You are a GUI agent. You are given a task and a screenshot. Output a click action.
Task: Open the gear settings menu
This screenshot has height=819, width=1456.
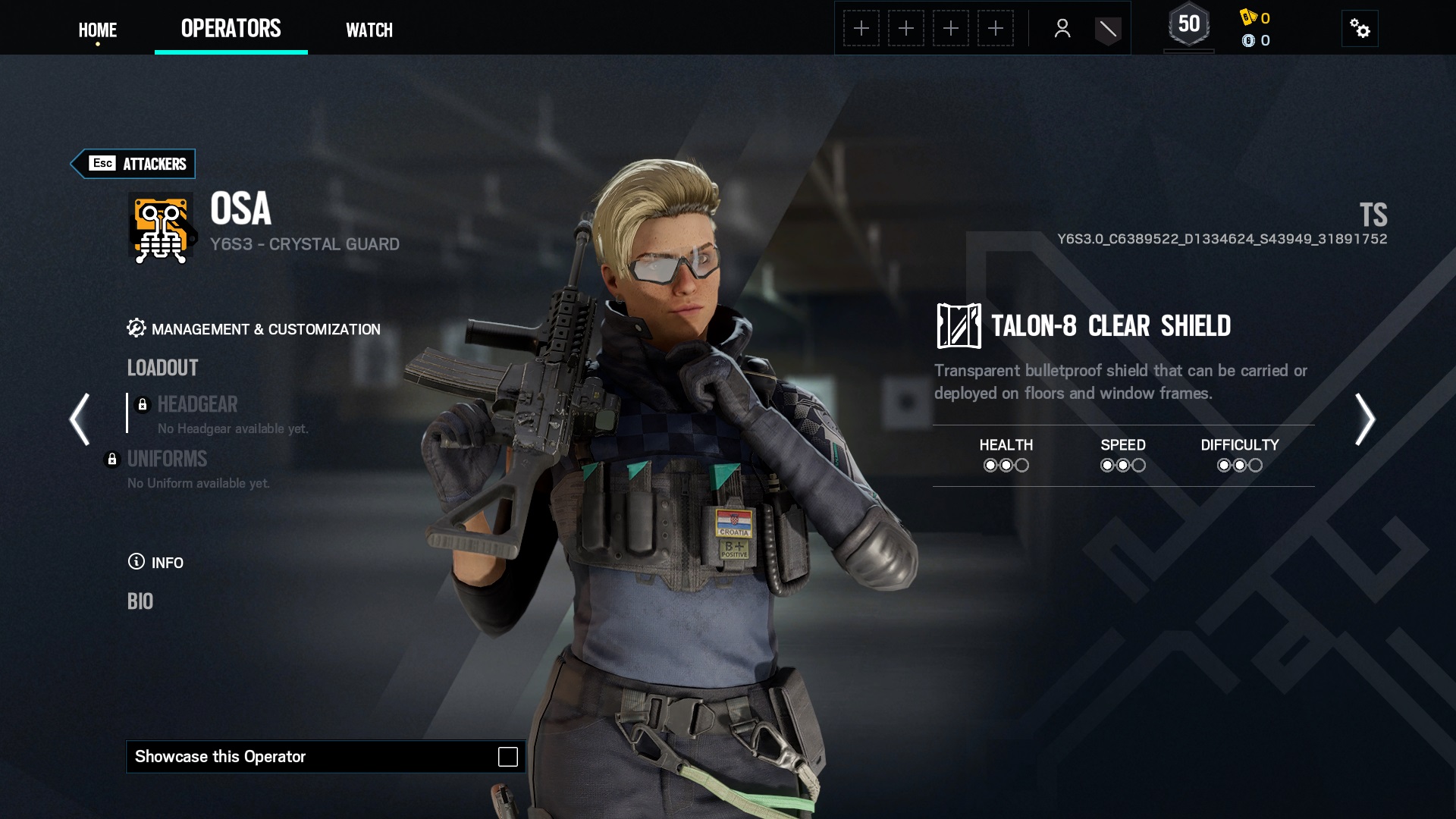pyautogui.click(x=1360, y=29)
